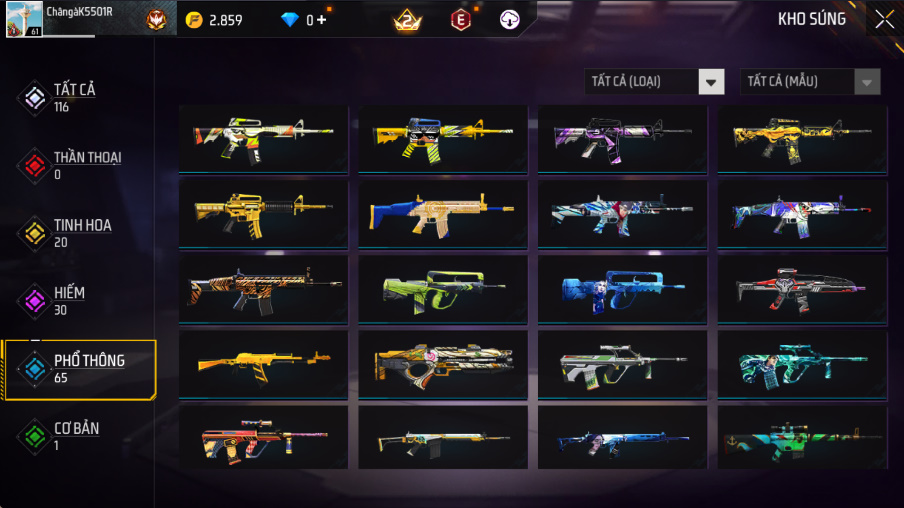Close the Kho Súng weapon vault

click(x=884, y=19)
